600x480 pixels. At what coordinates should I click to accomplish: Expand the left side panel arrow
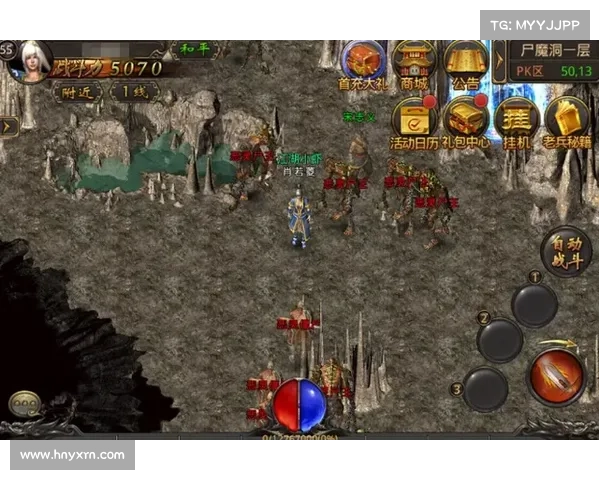click(x=7, y=127)
